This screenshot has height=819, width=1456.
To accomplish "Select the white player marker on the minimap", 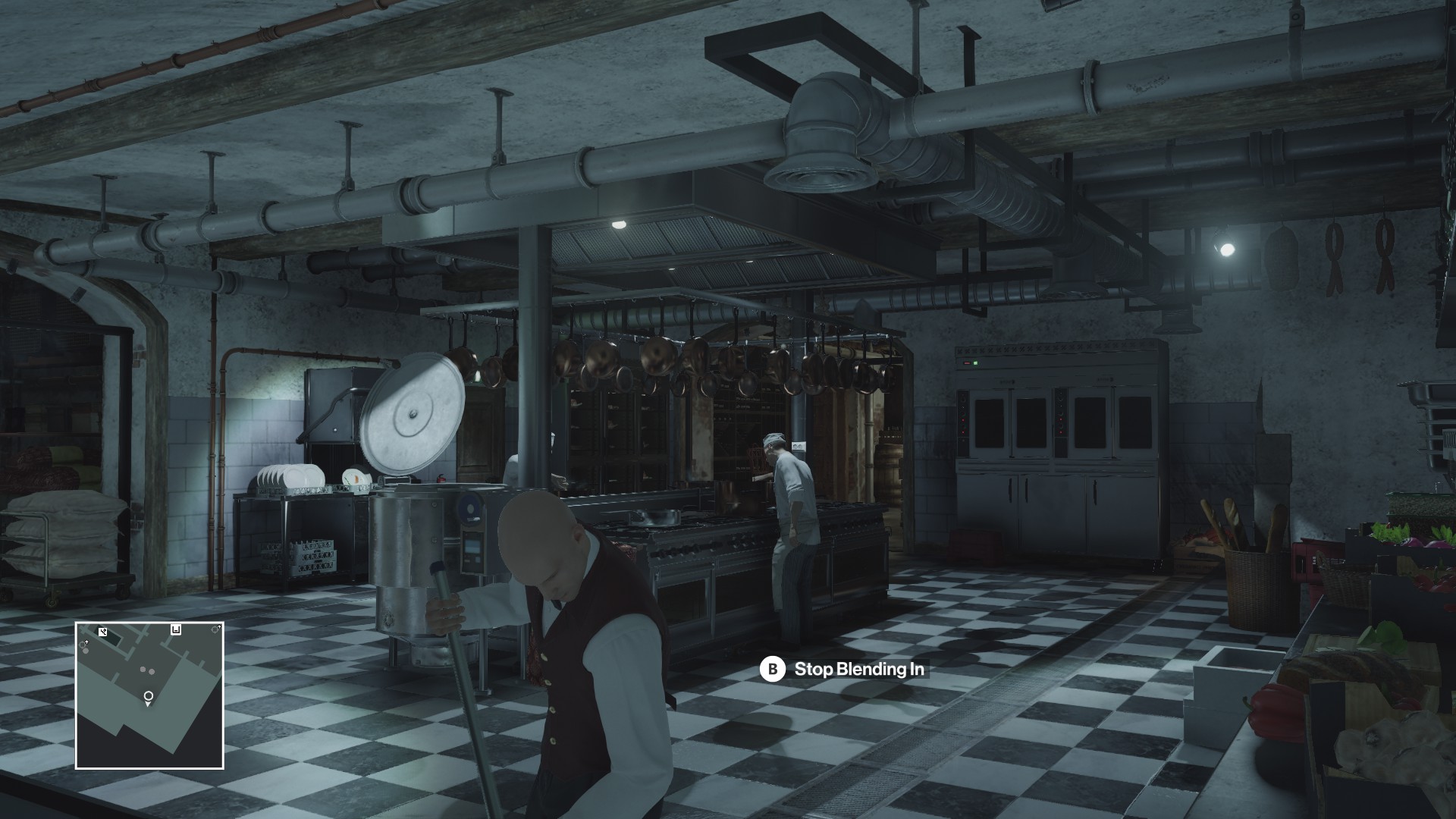I will click(x=149, y=696).
